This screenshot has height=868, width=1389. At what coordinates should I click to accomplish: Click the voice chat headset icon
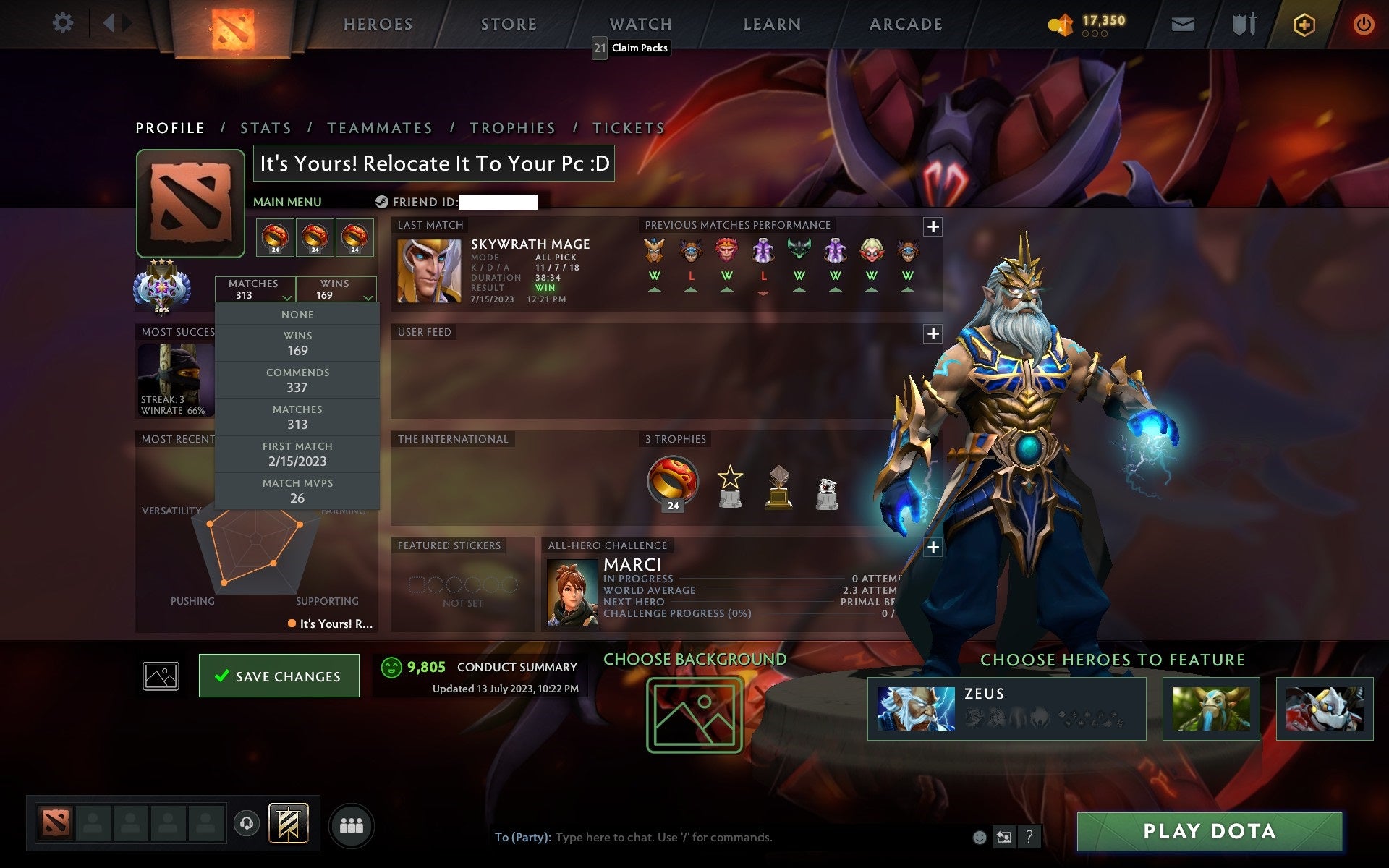pos(247,823)
